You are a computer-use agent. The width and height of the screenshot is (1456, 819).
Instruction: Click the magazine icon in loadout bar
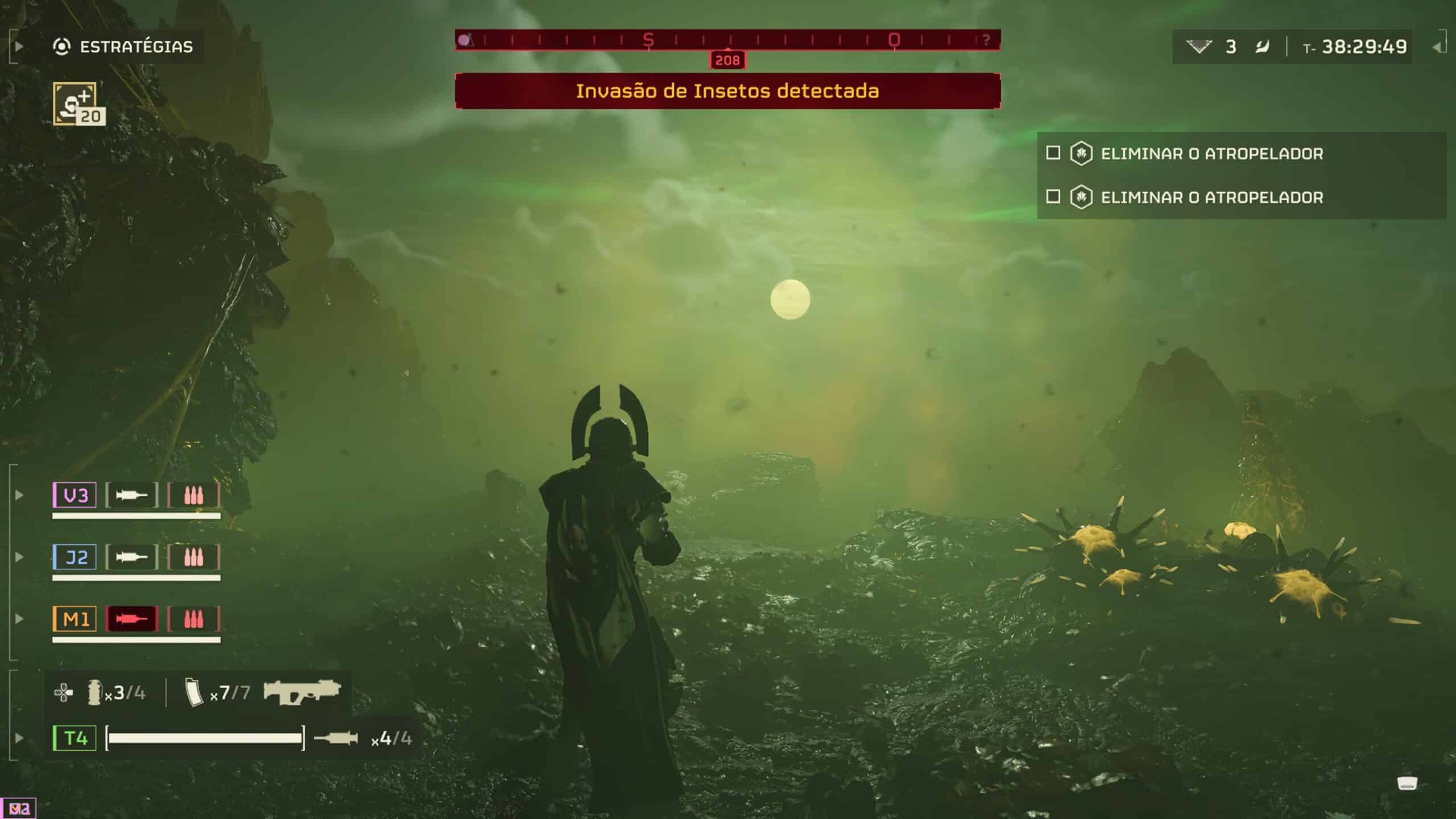[x=194, y=692]
